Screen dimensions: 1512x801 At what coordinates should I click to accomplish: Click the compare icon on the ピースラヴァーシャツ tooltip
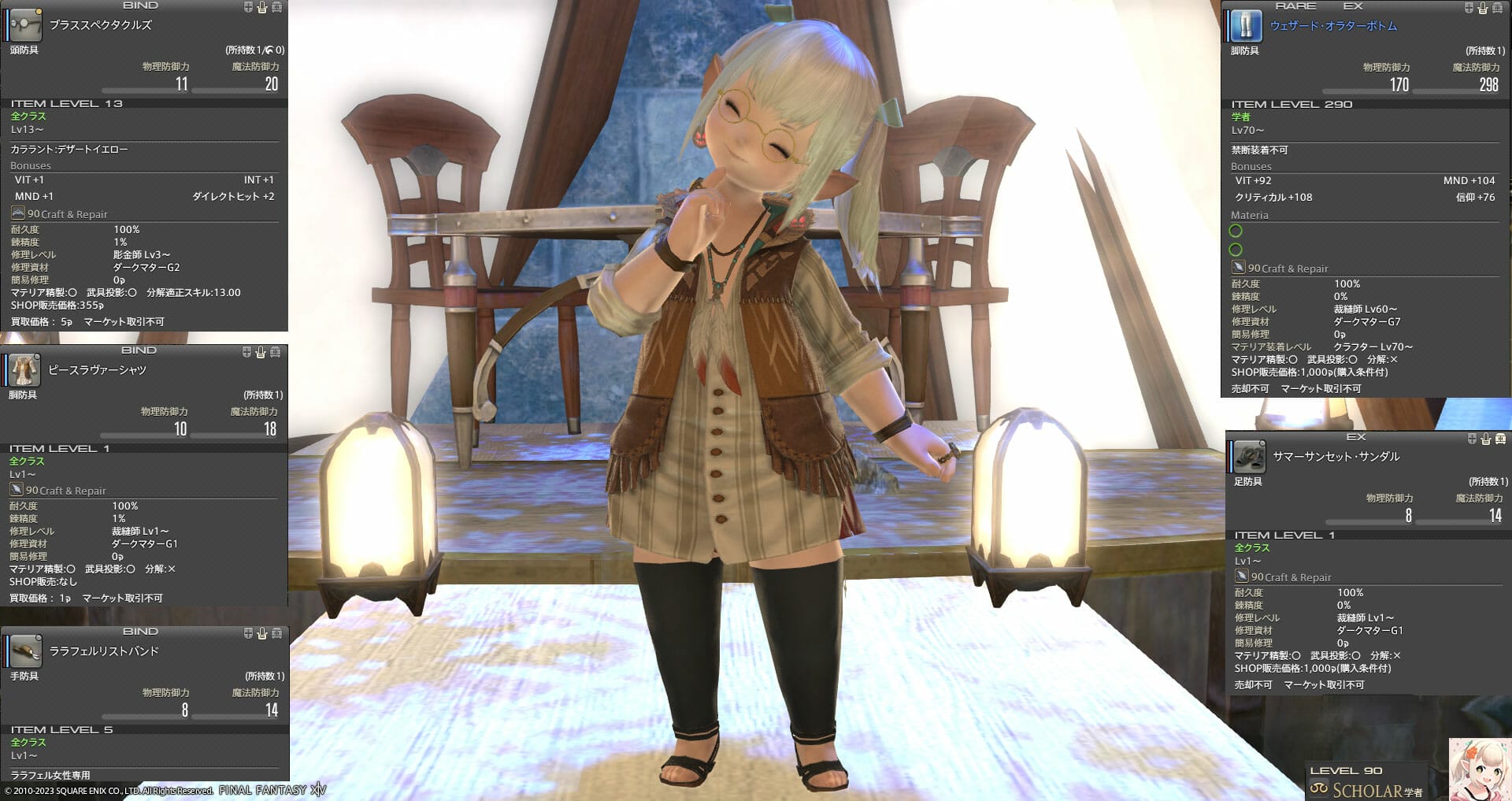tap(246, 350)
